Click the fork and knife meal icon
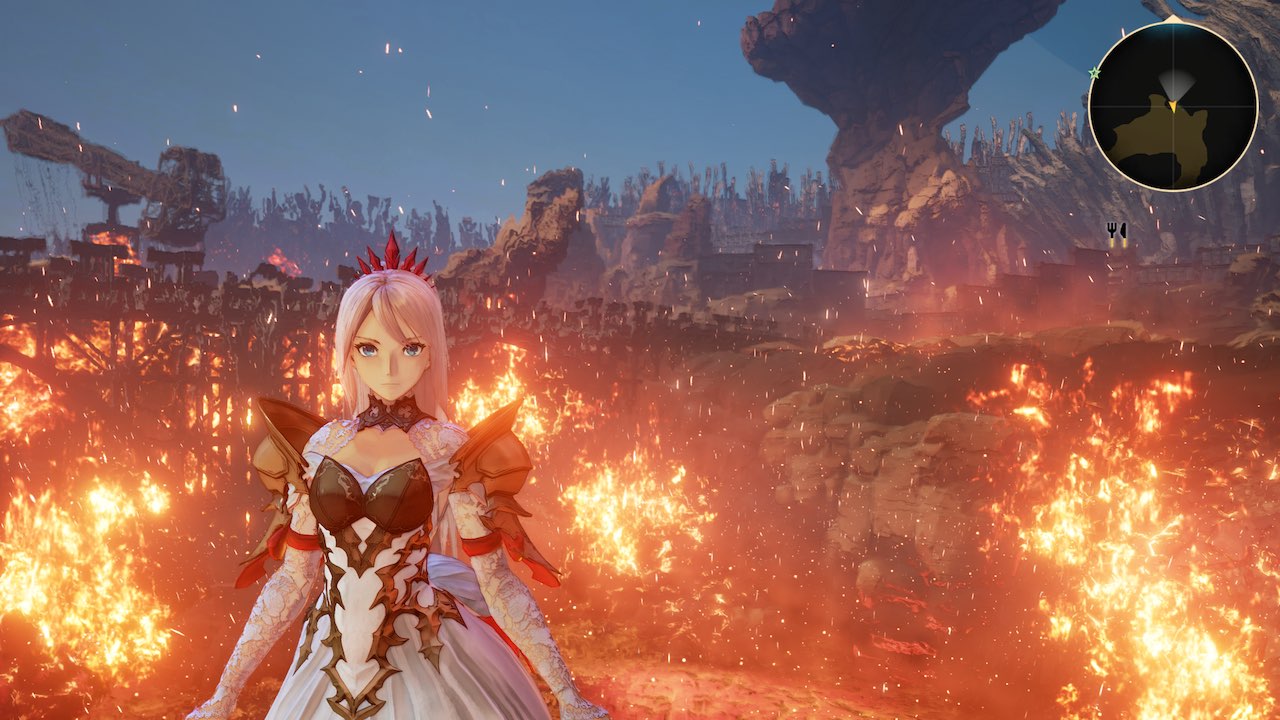Screen dimensions: 1280x720 [x=1116, y=231]
